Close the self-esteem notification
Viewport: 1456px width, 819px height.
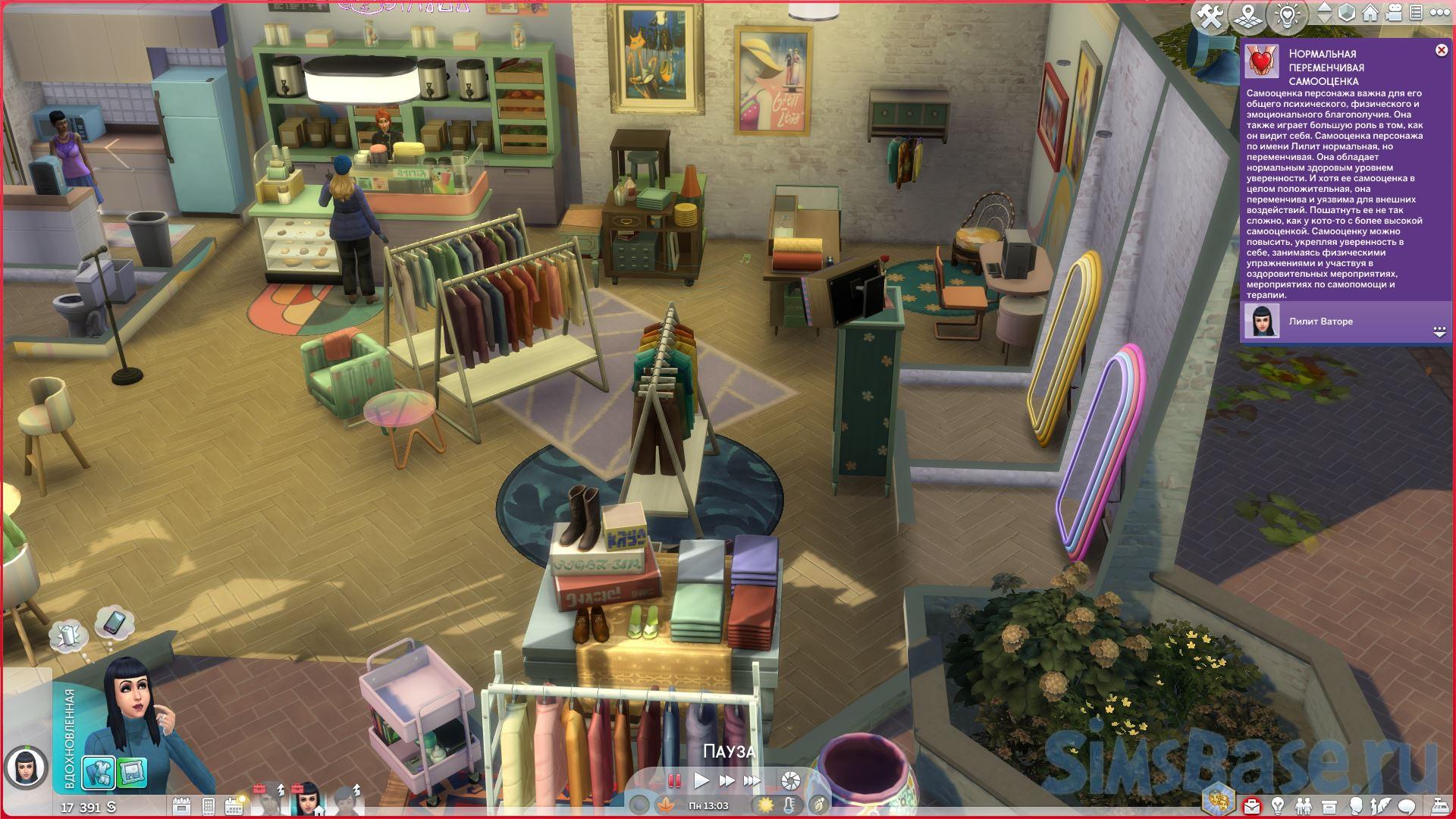point(1441,50)
